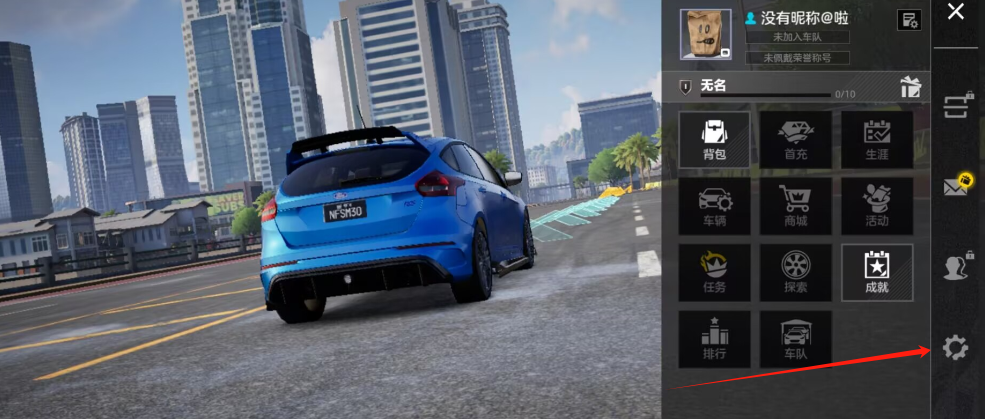
Task: Close the side menu with the X
Action: 956,12
